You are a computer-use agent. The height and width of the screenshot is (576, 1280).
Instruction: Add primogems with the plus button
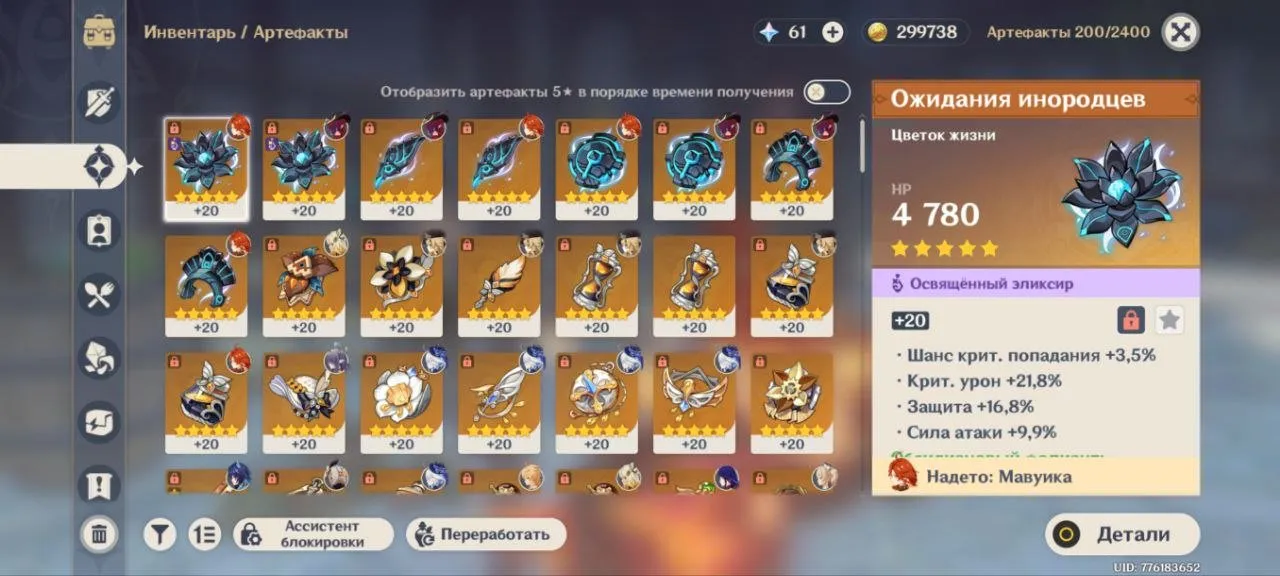click(x=832, y=32)
